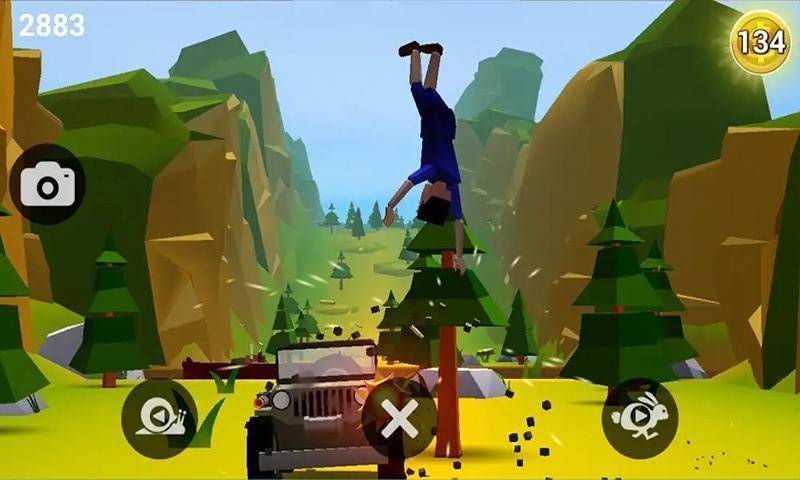Open the gold coin counter
The image size is (800, 480).
coord(760,42)
